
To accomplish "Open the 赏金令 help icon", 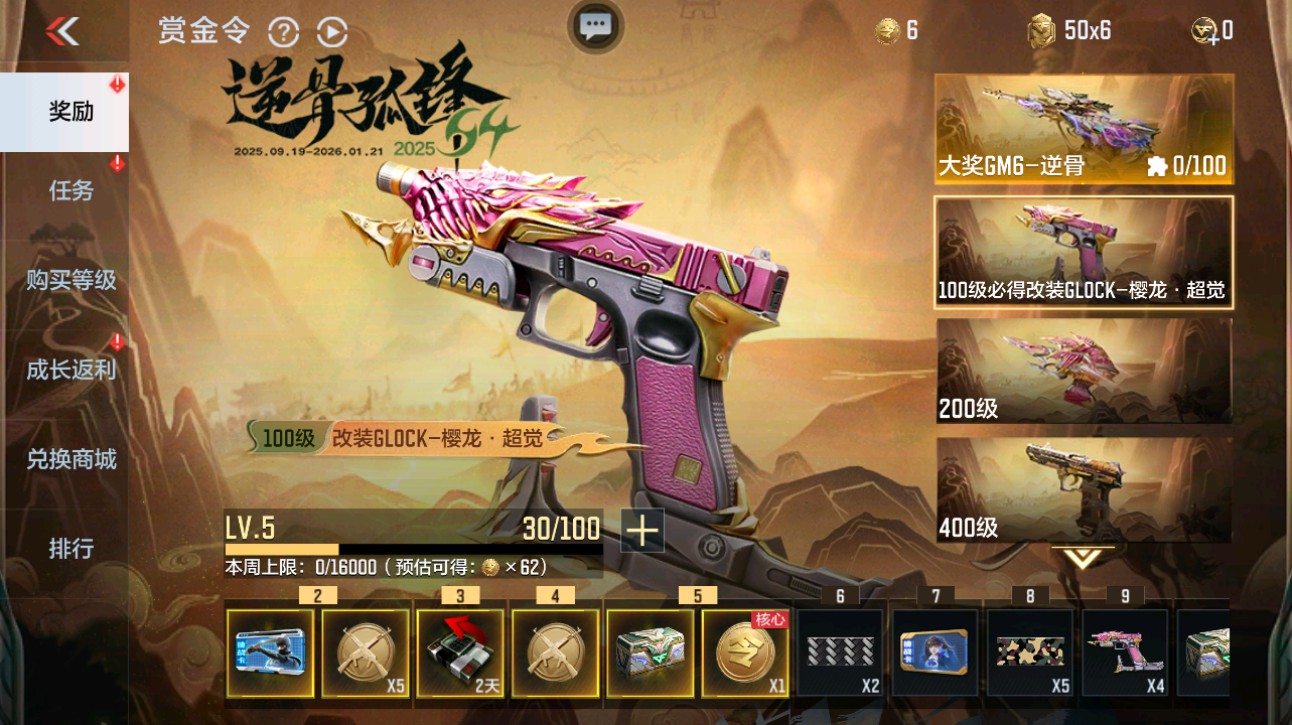I will 285,30.
